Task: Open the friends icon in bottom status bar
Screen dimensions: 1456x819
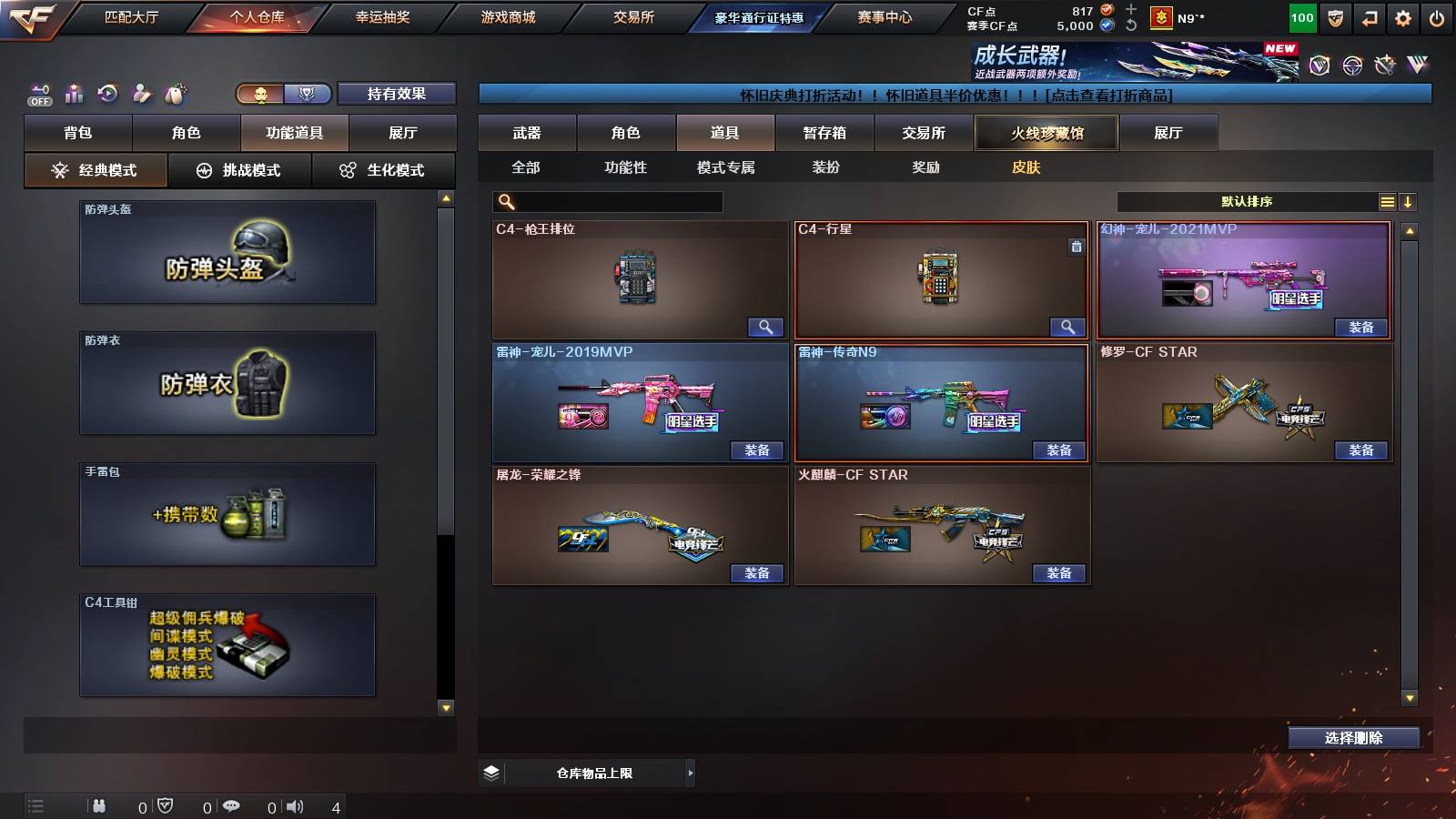Action: tap(99, 805)
